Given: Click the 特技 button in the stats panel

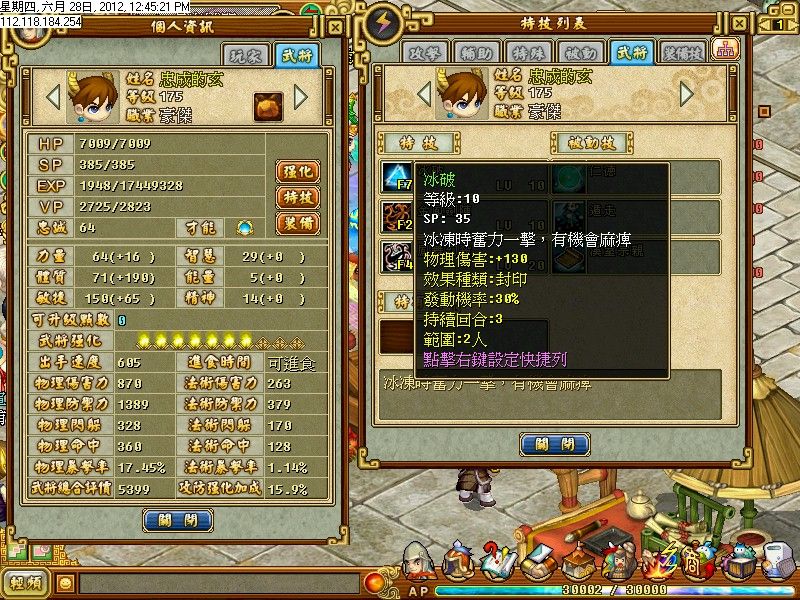Looking at the screenshot, I should tap(297, 197).
